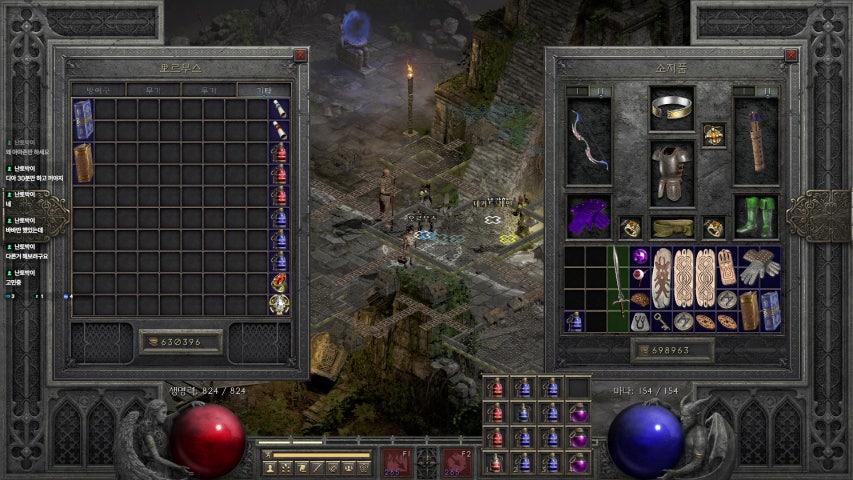Image resolution: width=853 pixels, height=480 pixels.
Task: Select the equipped body armor slot
Action: pos(672,172)
